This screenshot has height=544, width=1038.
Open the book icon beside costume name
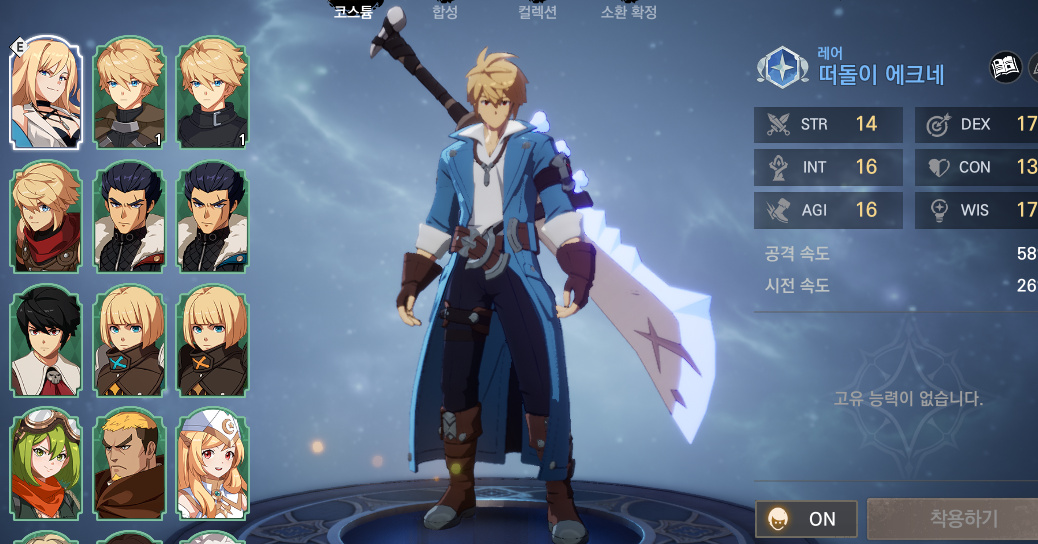click(x=1005, y=68)
